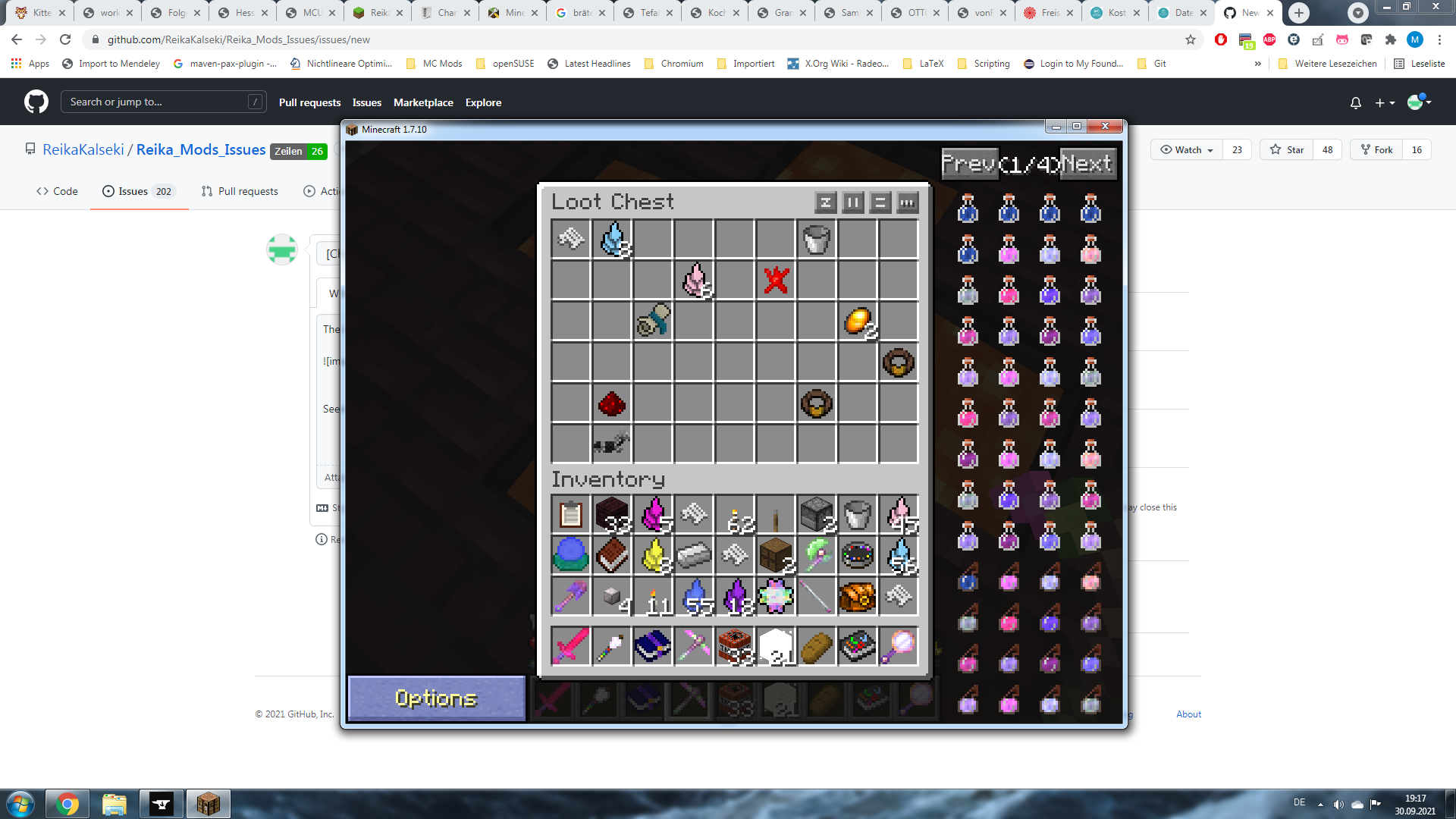Open Marketplace in the GitHub navigation bar

tap(422, 102)
